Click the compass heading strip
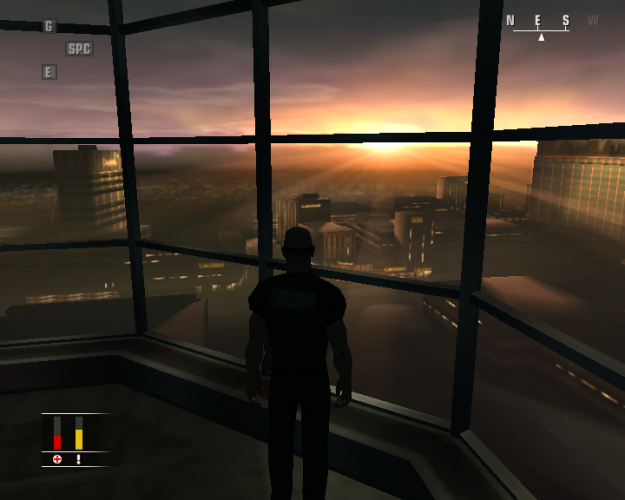625x500 pixels. tap(551, 24)
